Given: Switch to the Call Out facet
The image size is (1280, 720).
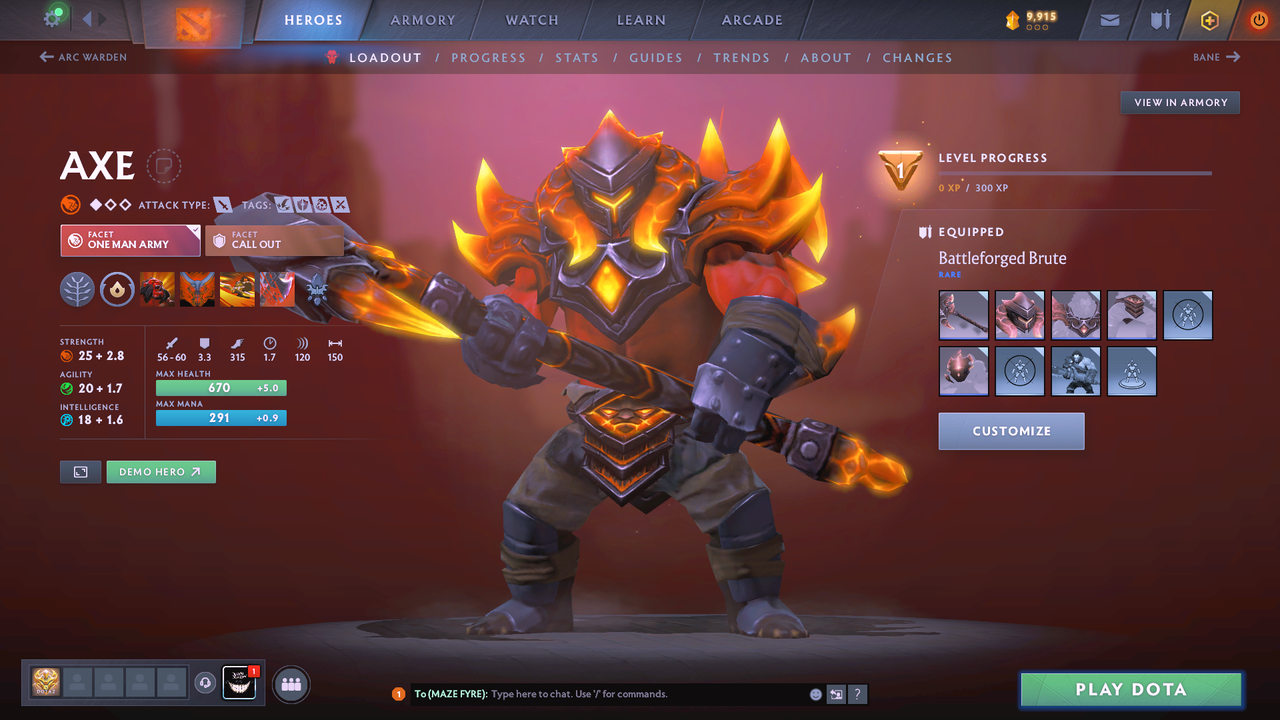Looking at the screenshot, I should coord(274,241).
